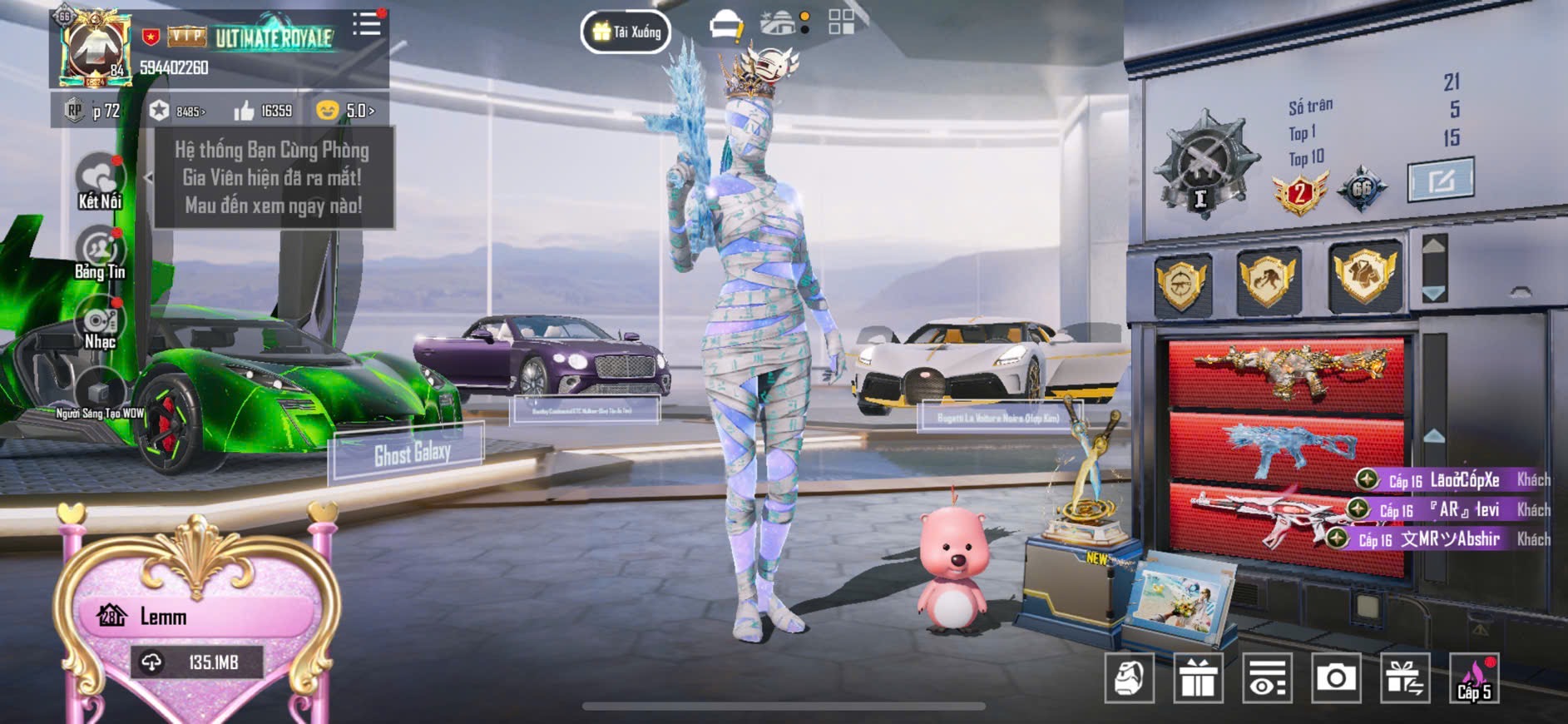Tap the camera screenshot button
This screenshot has height=724, width=1568.
click(x=1336, y=678)
